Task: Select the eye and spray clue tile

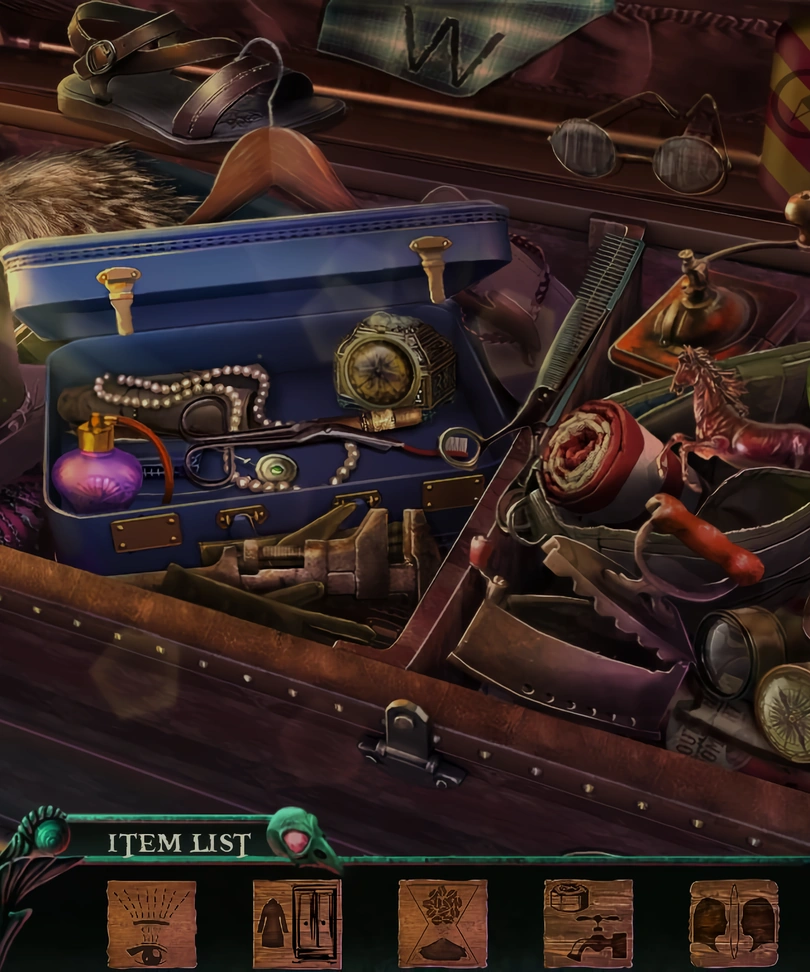Action: [x=151, y=924]
